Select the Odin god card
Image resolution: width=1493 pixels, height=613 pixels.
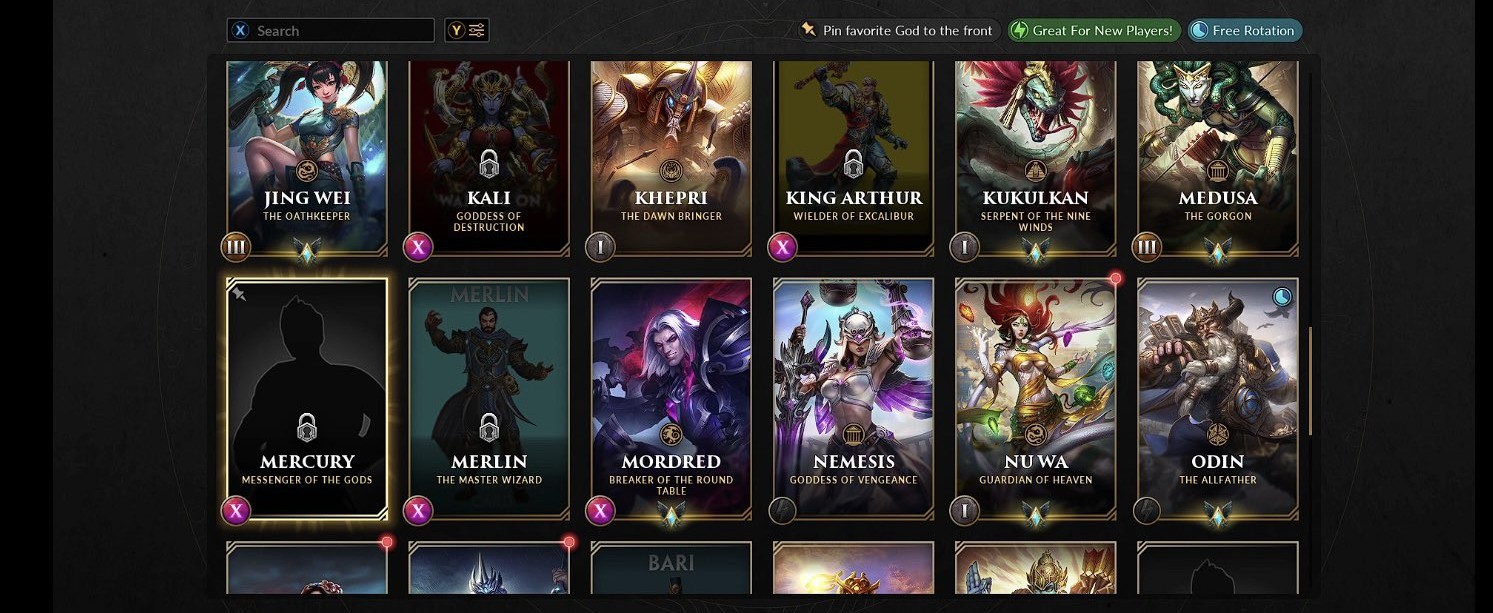pos(1217,398)
